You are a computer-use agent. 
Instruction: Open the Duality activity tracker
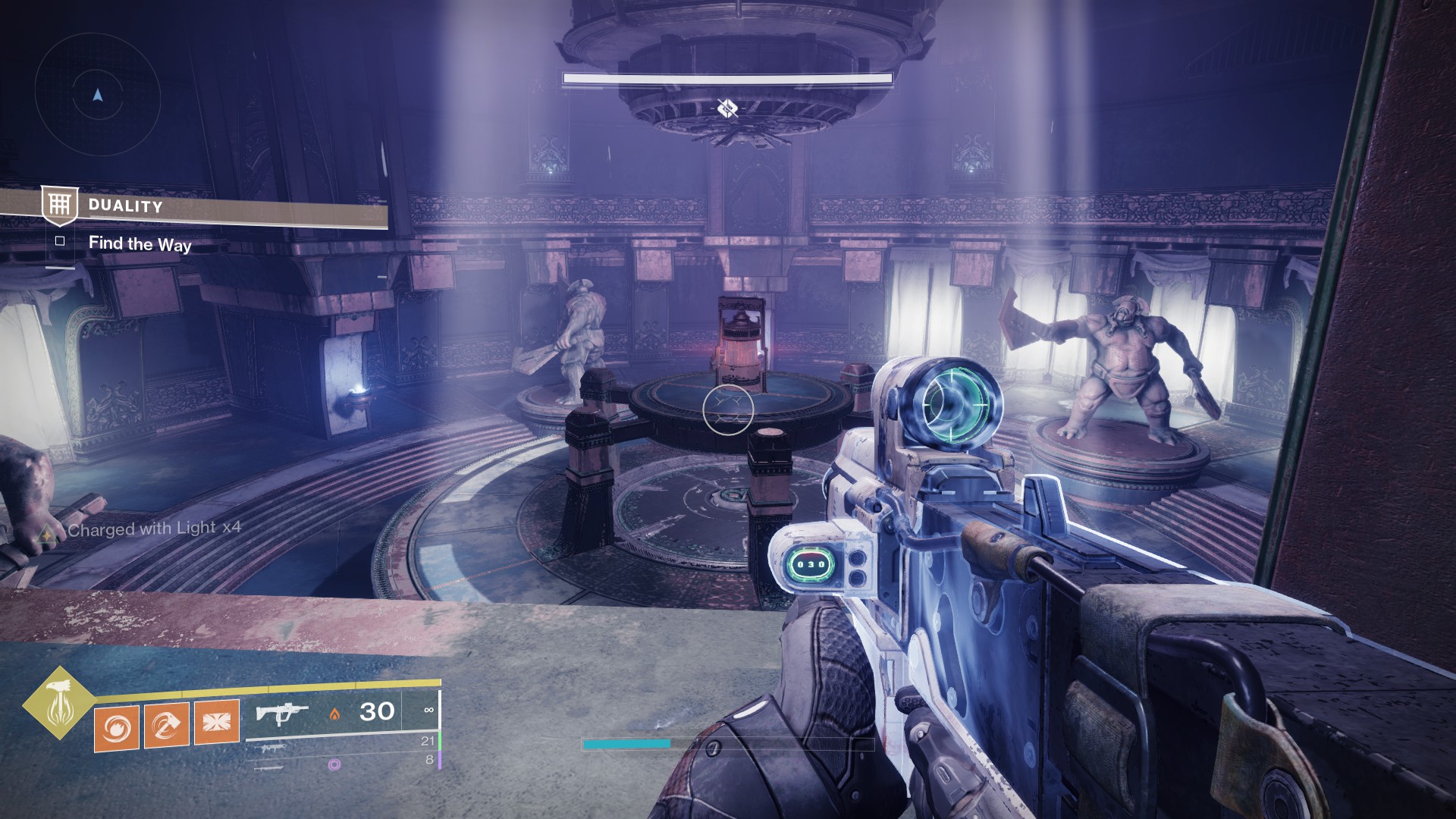(x=125, y=206)
